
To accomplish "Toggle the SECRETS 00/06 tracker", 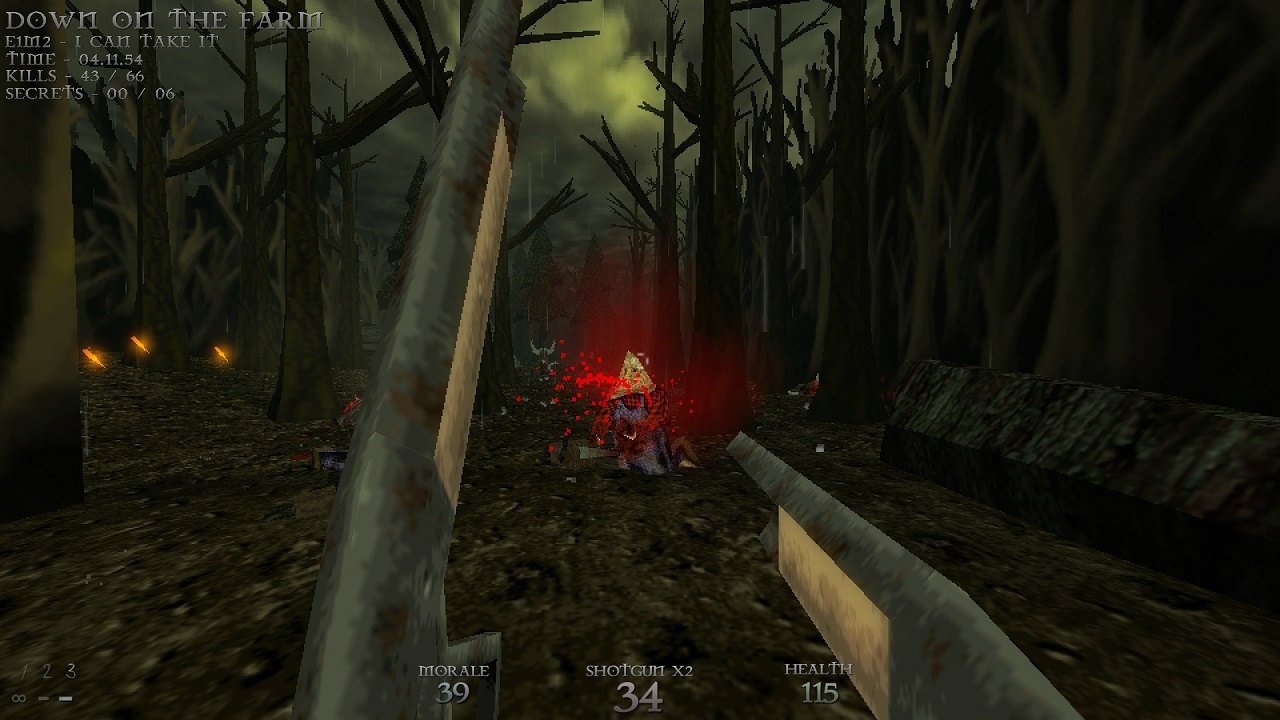I will click(x=88, y=93).
